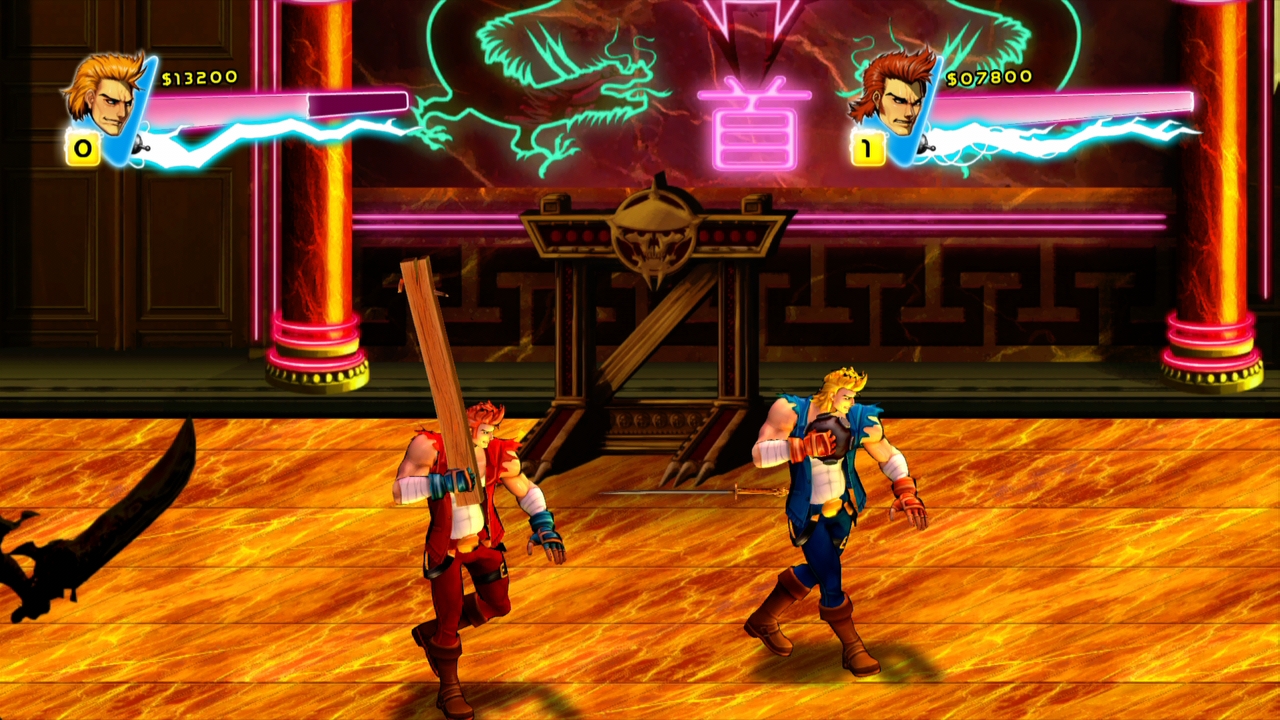Select the neon skull emblem above the throne
Screen dimensions: 1280x720
click(655, 240)
